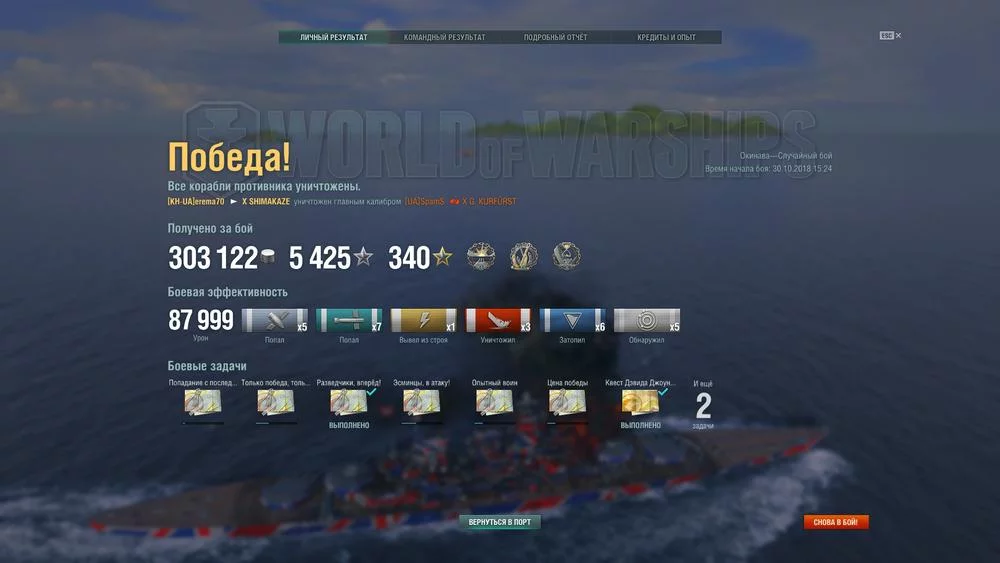The height and width of the screenshot is (563, 1000).
Task: Open the Подробный отчёт tab
Action: (x=556, y=38)
